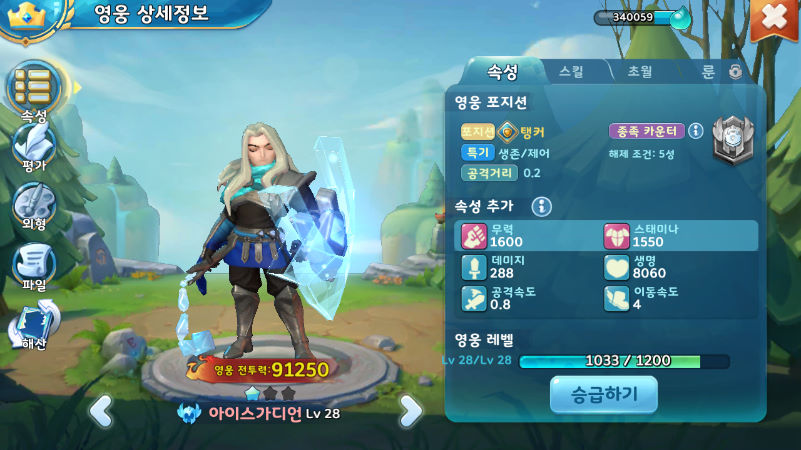Show info for 종족 카운터
Screen dimensions: 801x450
696,131
